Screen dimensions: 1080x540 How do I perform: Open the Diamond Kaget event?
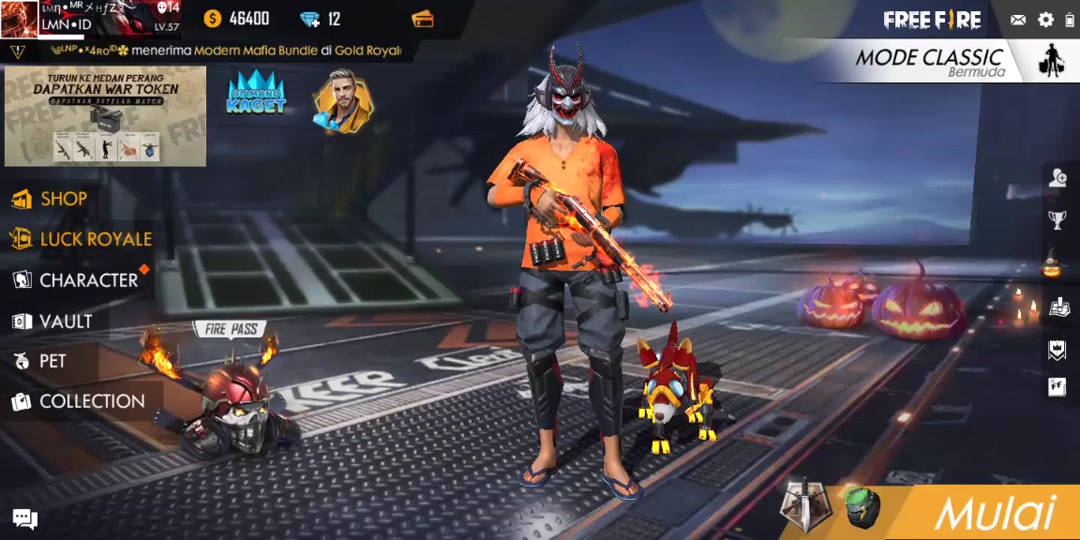pyautogui.click(x=256, y=95)
